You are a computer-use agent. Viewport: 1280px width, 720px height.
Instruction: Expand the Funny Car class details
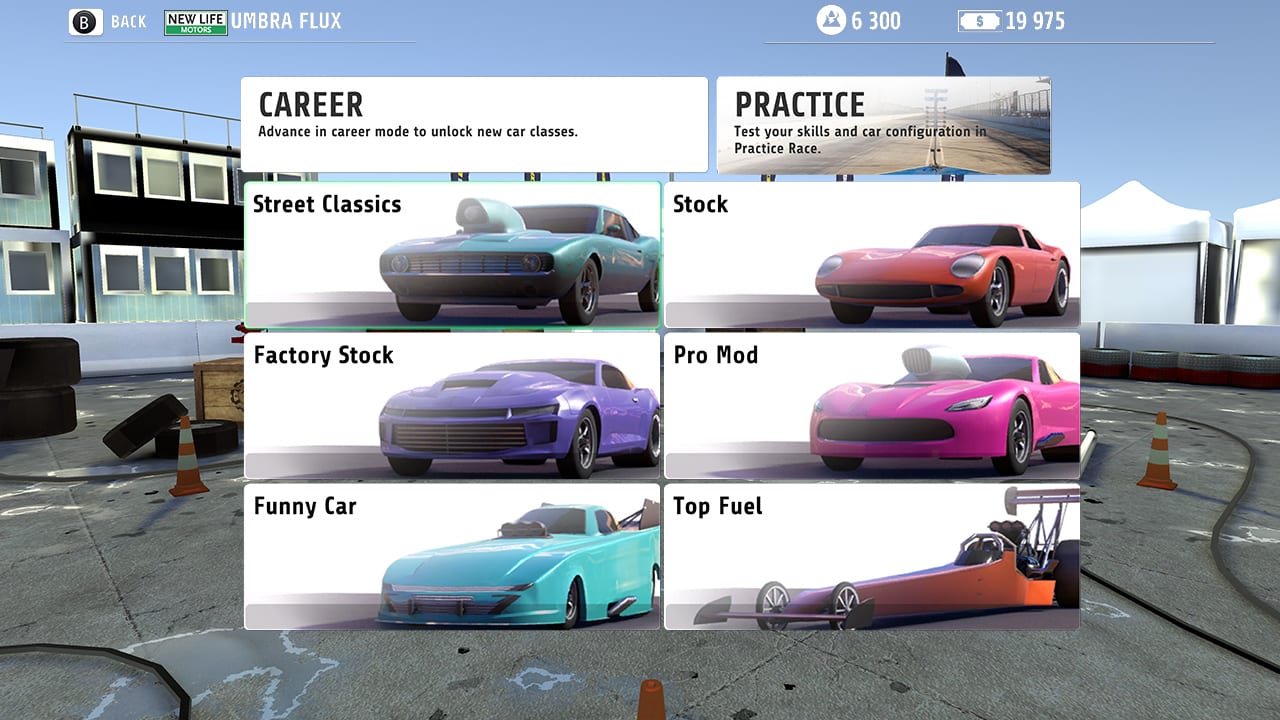point(452,557)
